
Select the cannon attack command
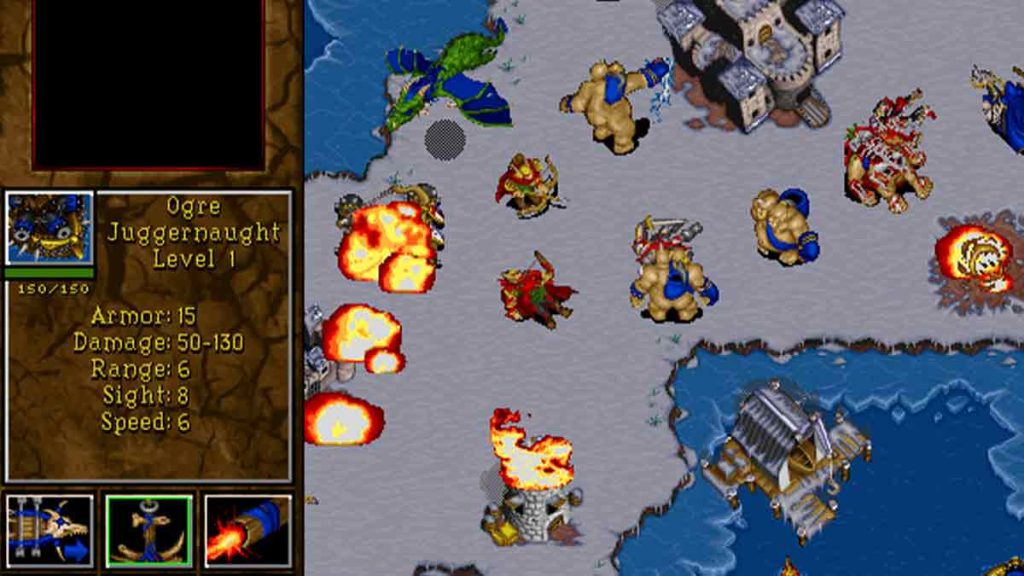pos(248,530)
